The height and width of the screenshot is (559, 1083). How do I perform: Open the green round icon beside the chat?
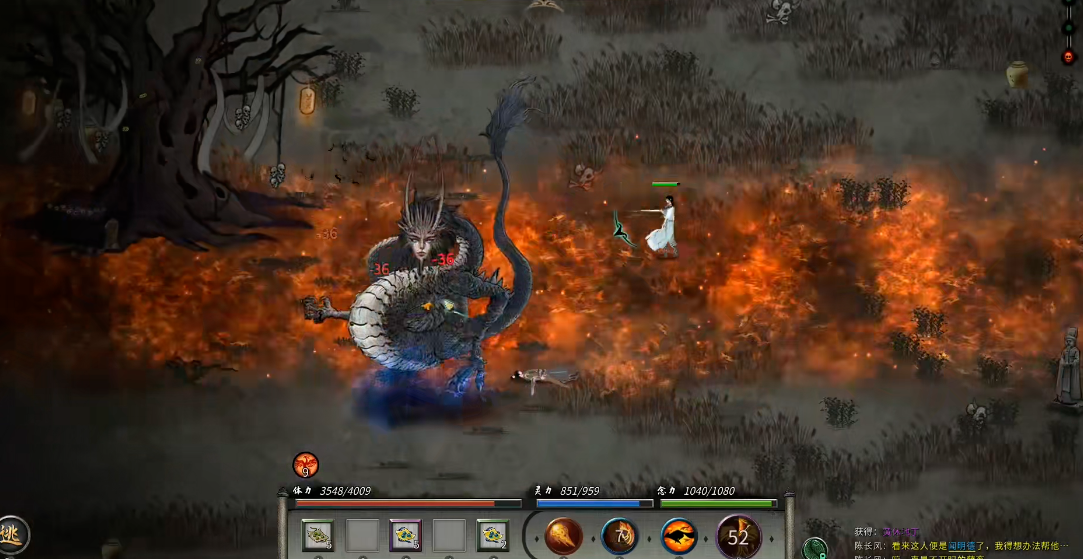[x=817, y=548]
